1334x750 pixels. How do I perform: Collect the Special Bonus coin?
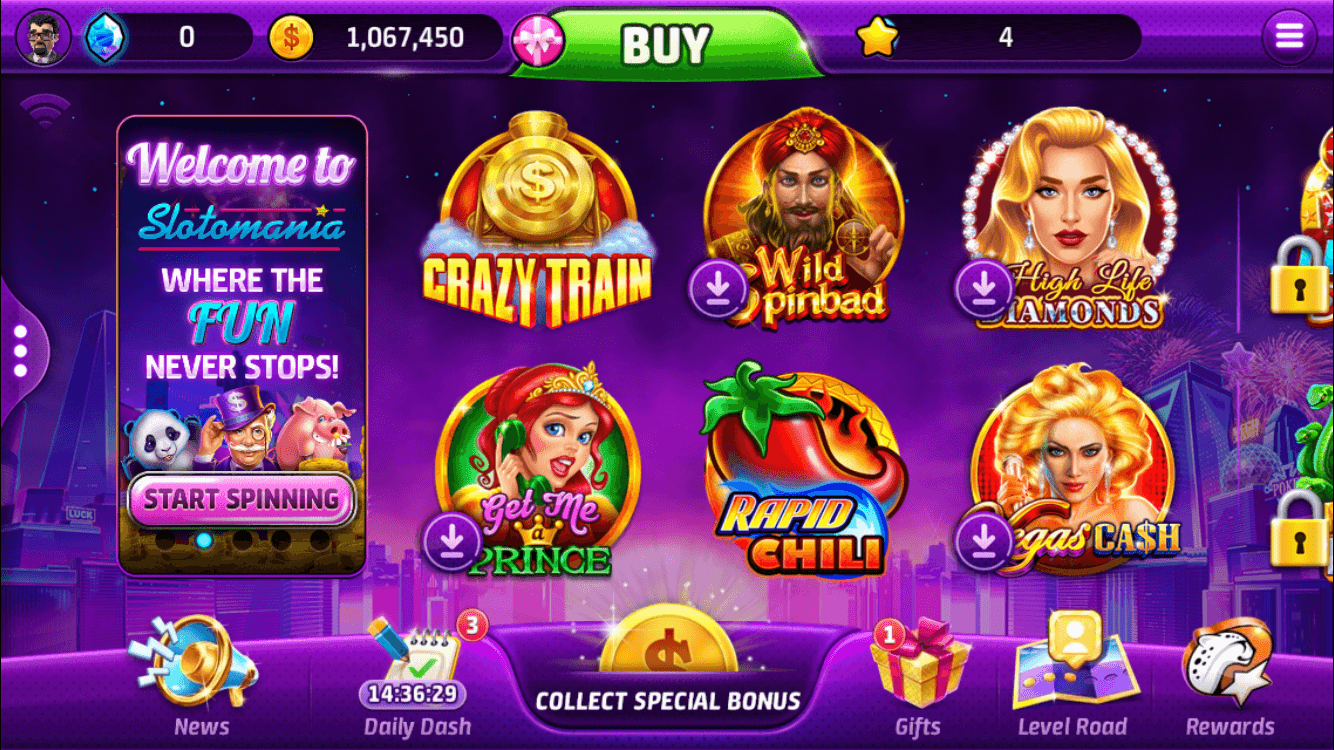pyautogui.click(x=666, y=660)
